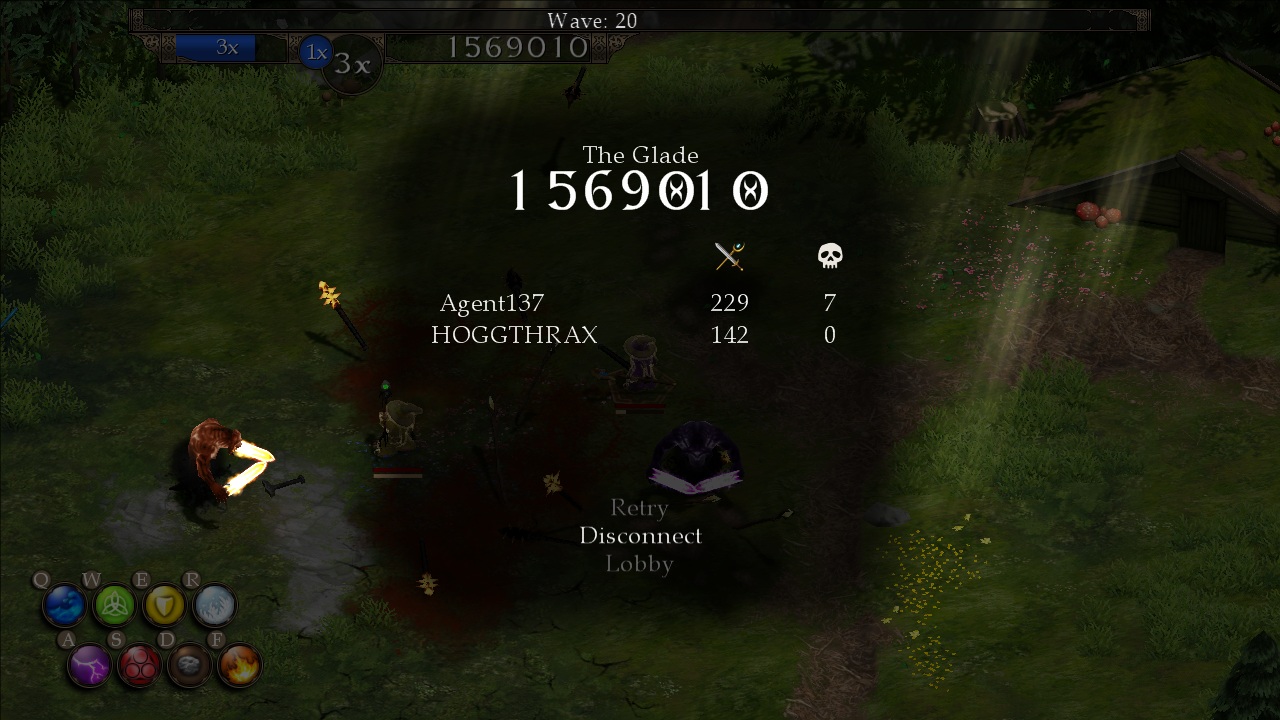Viewport: 1280px width, 720px height.
Task: Choose the white Cold element icon
Action: pyautogui.click(x=214, y=605)
